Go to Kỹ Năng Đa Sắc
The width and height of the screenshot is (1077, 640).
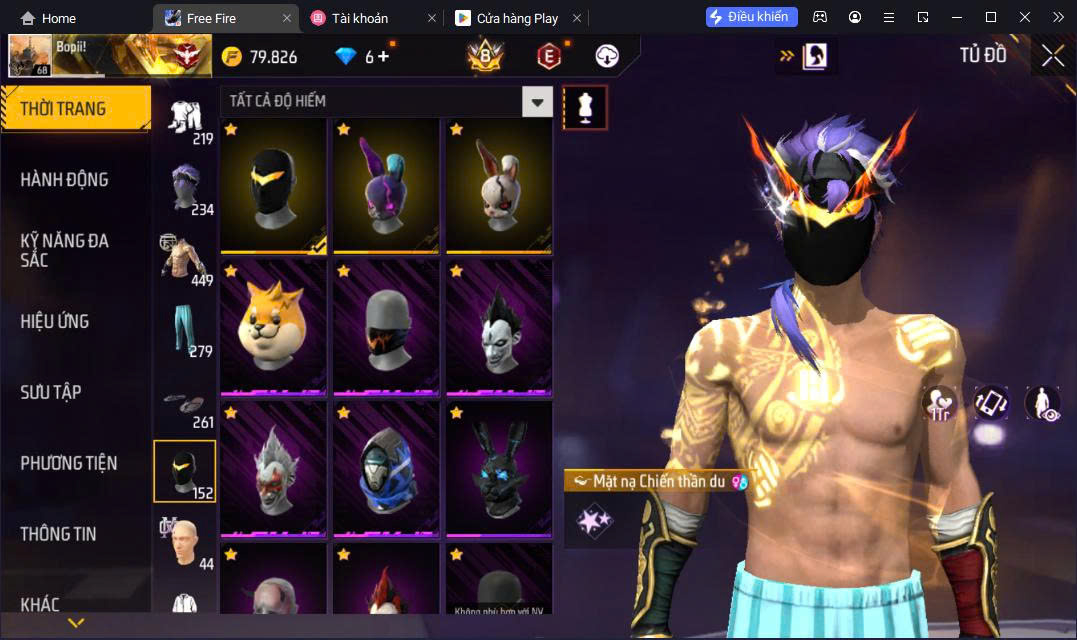pyautogui.click(x=65, y=250)
